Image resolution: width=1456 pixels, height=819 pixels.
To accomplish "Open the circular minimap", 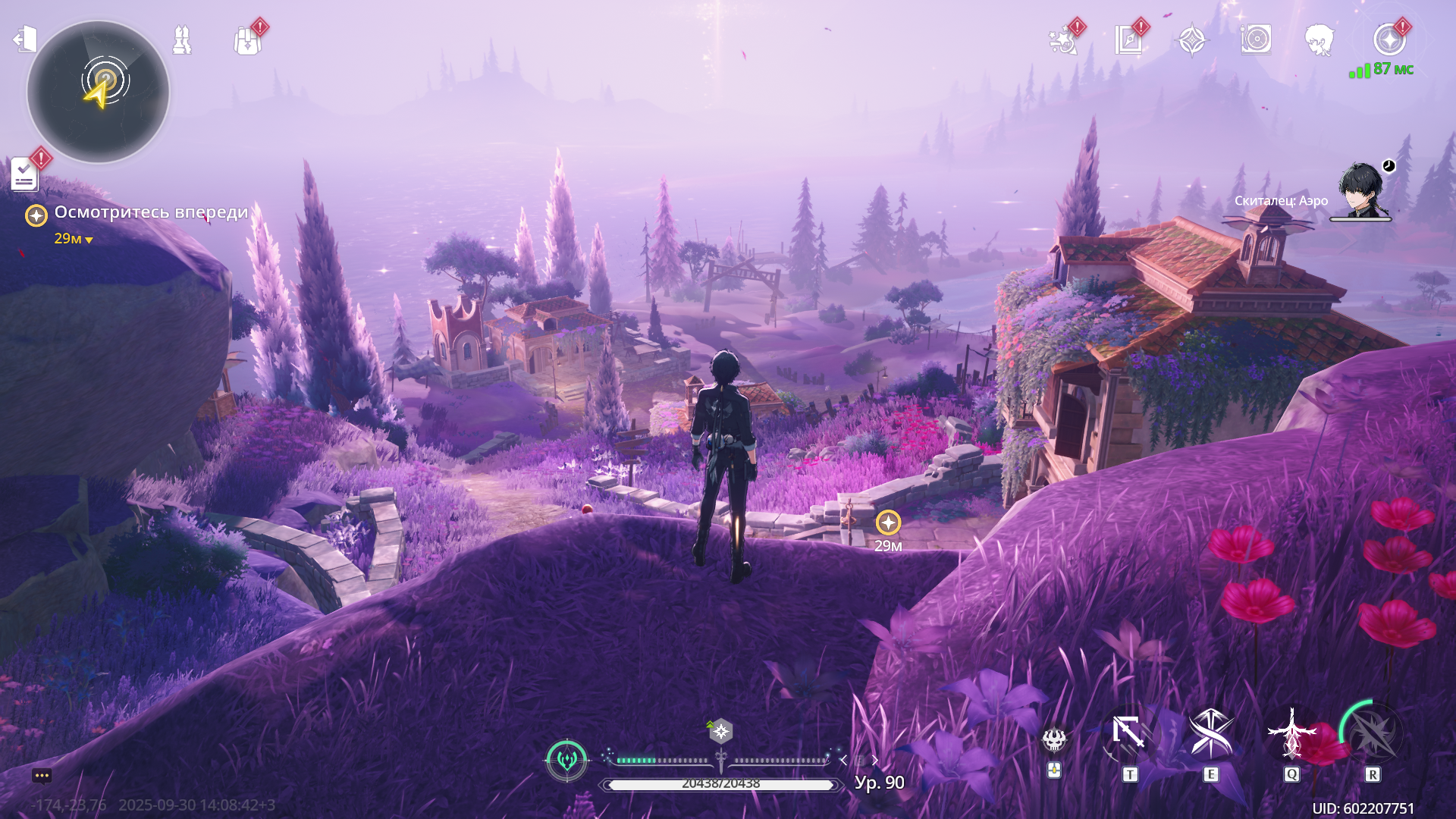I will tap(98, 92).
